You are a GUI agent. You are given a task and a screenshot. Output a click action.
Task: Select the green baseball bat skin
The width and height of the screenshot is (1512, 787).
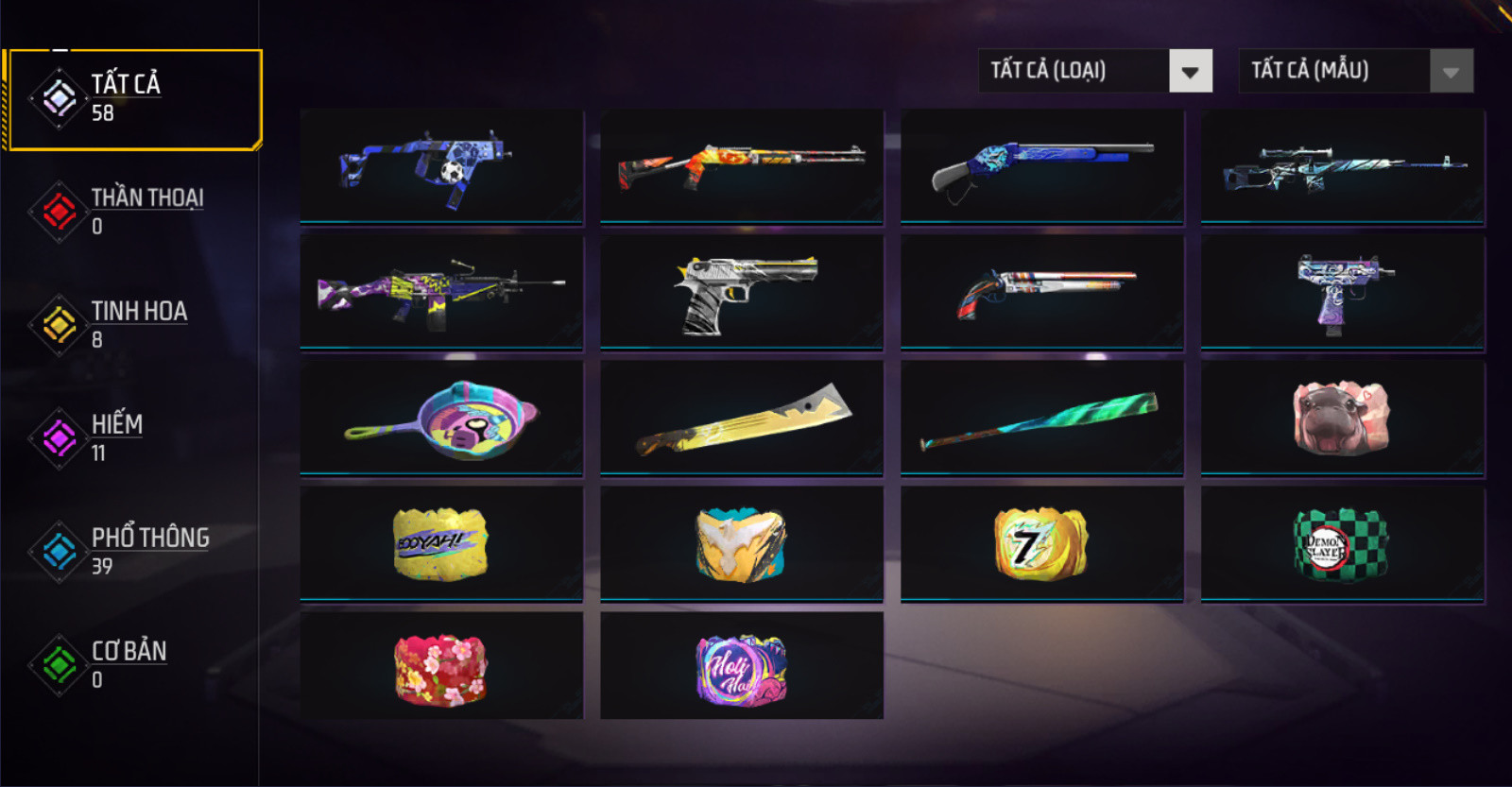coord(1041,419)
